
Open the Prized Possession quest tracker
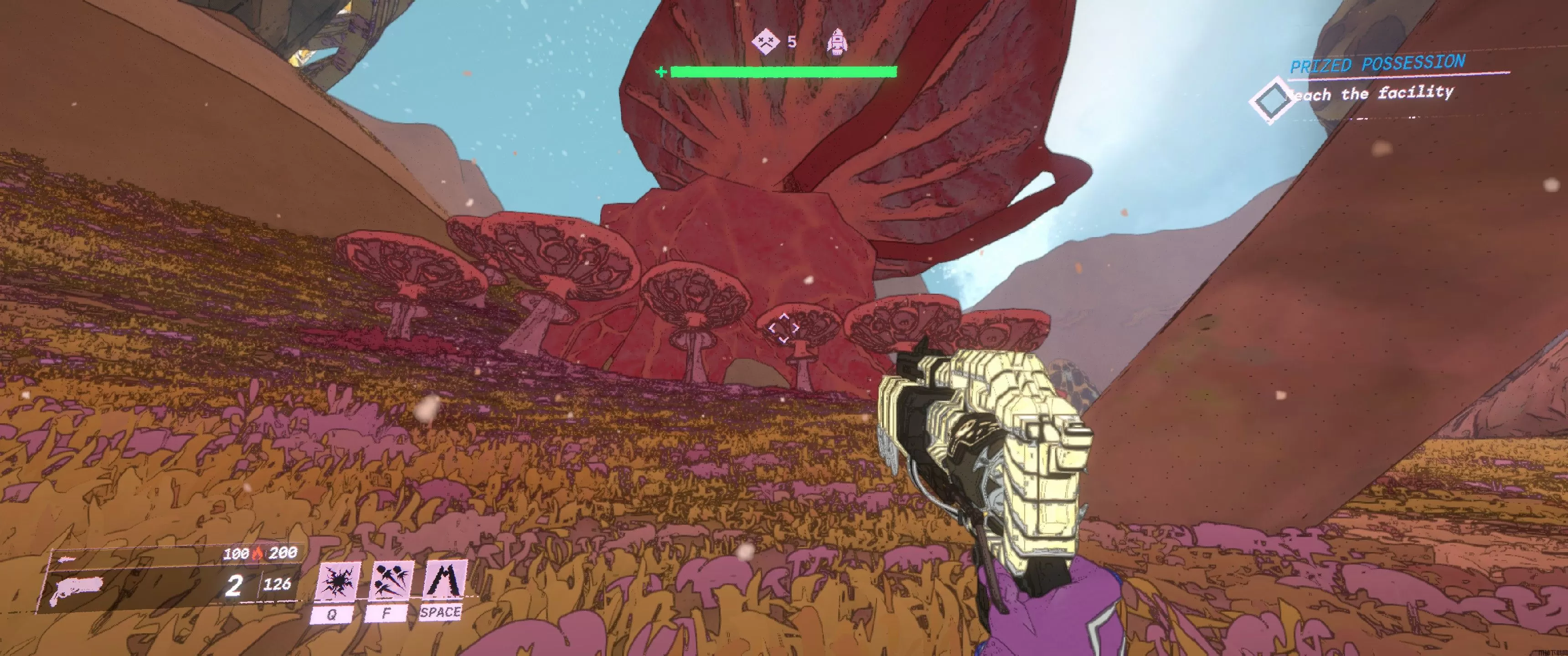[1377, 63]
